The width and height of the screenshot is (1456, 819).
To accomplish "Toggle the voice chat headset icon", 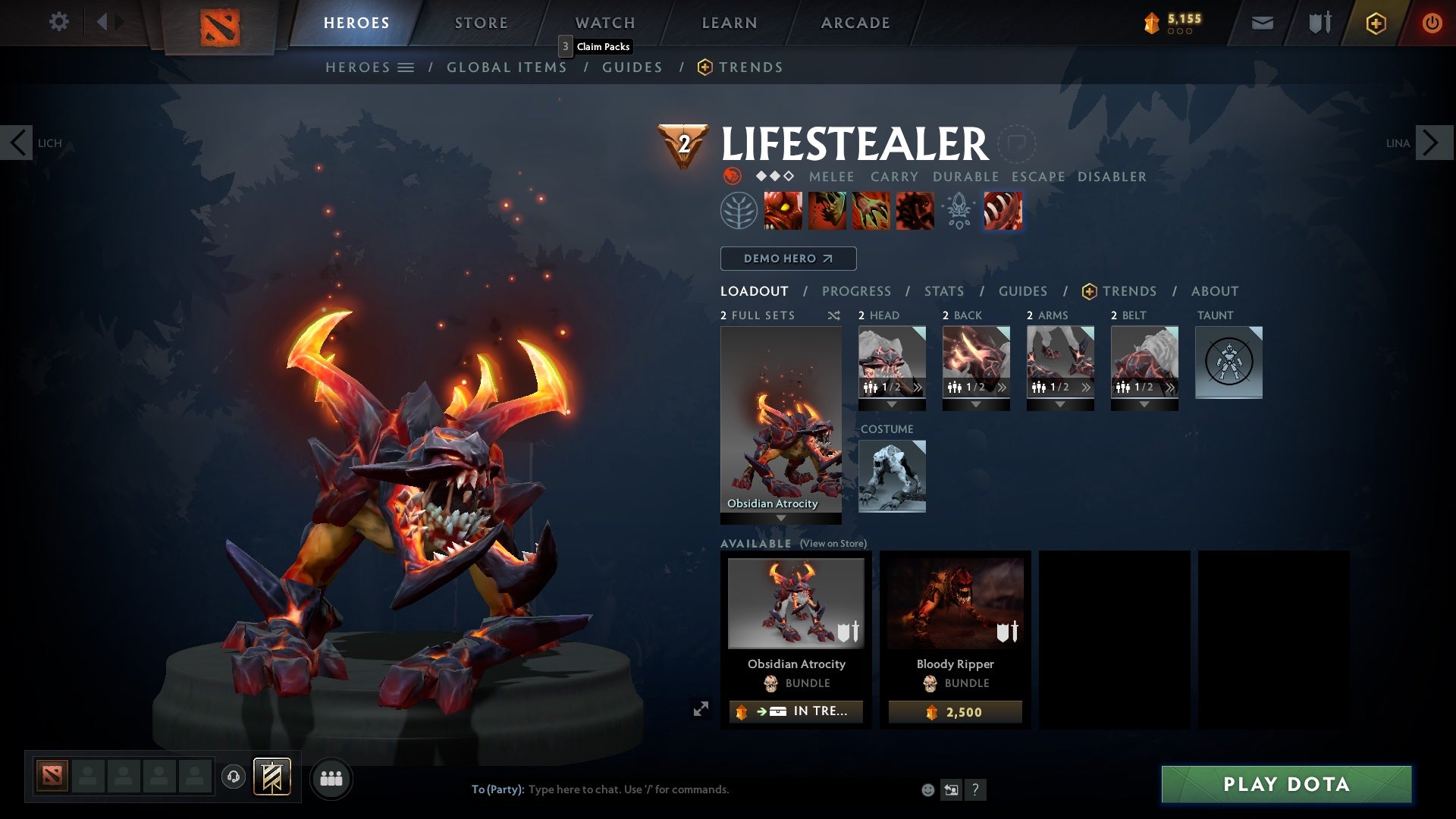I will [x=233, y=778].
